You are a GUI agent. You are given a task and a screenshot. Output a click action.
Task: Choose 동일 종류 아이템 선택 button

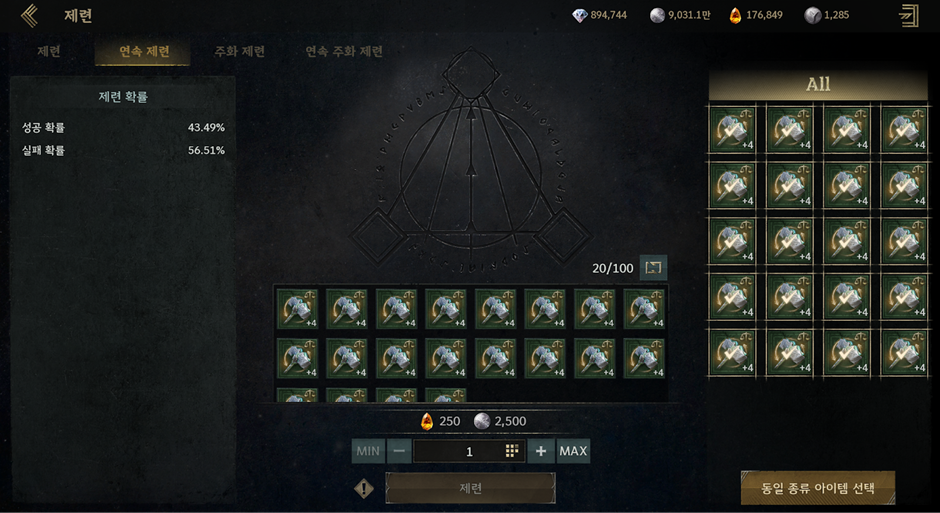817,488
